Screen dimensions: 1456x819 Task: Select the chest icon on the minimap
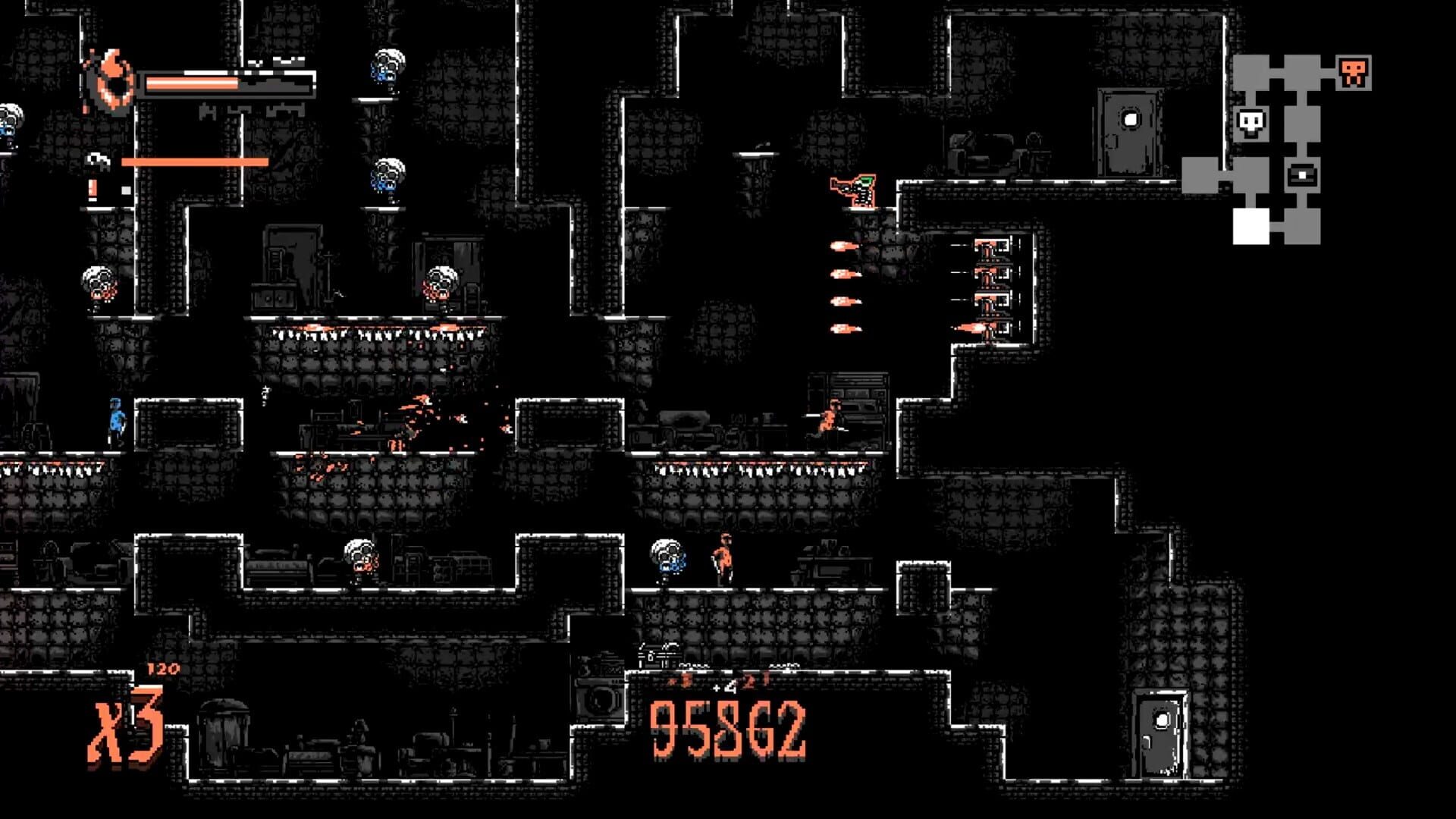(x=1303, y=176)
